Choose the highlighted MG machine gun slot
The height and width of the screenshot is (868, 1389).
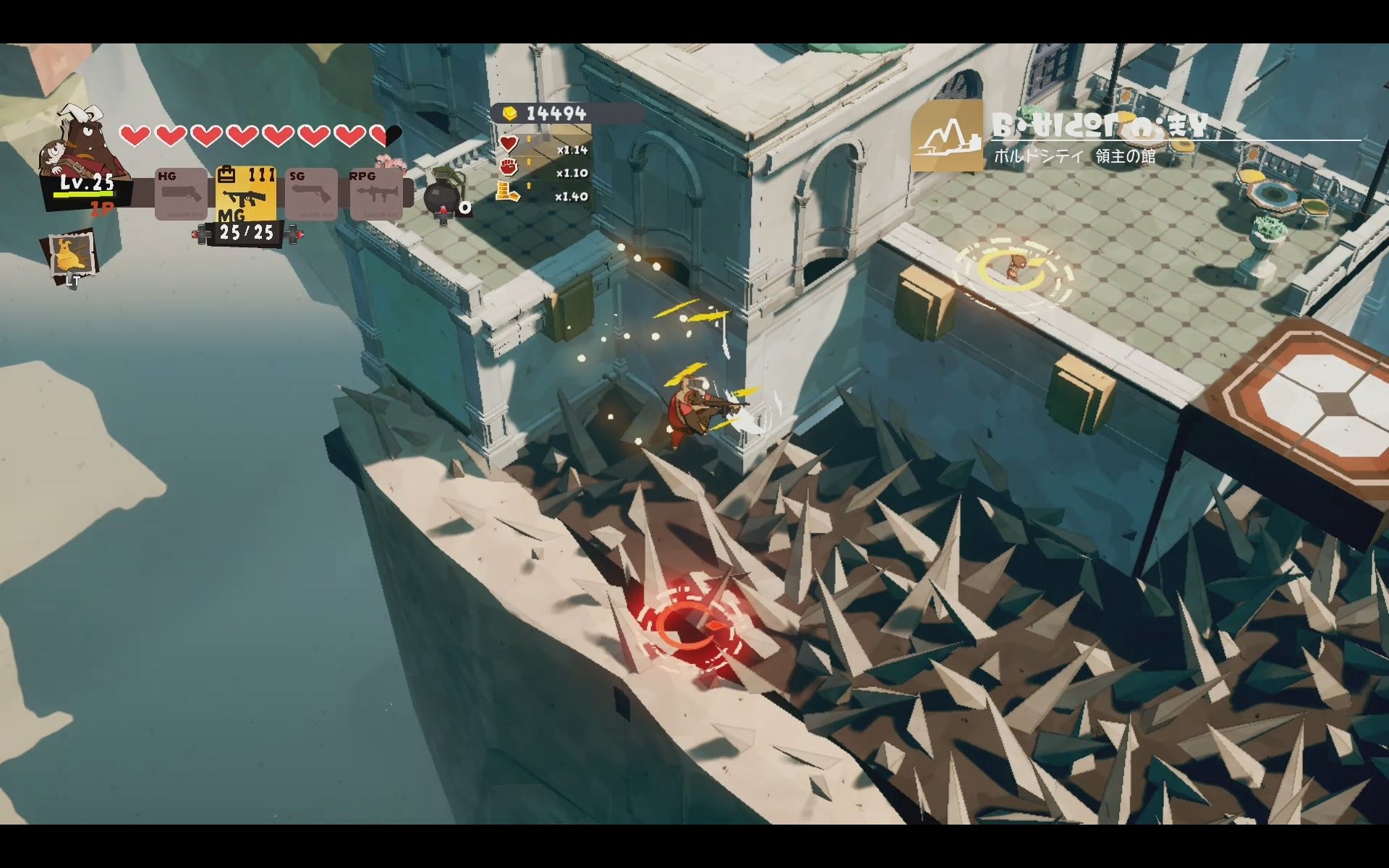[246, 194]
